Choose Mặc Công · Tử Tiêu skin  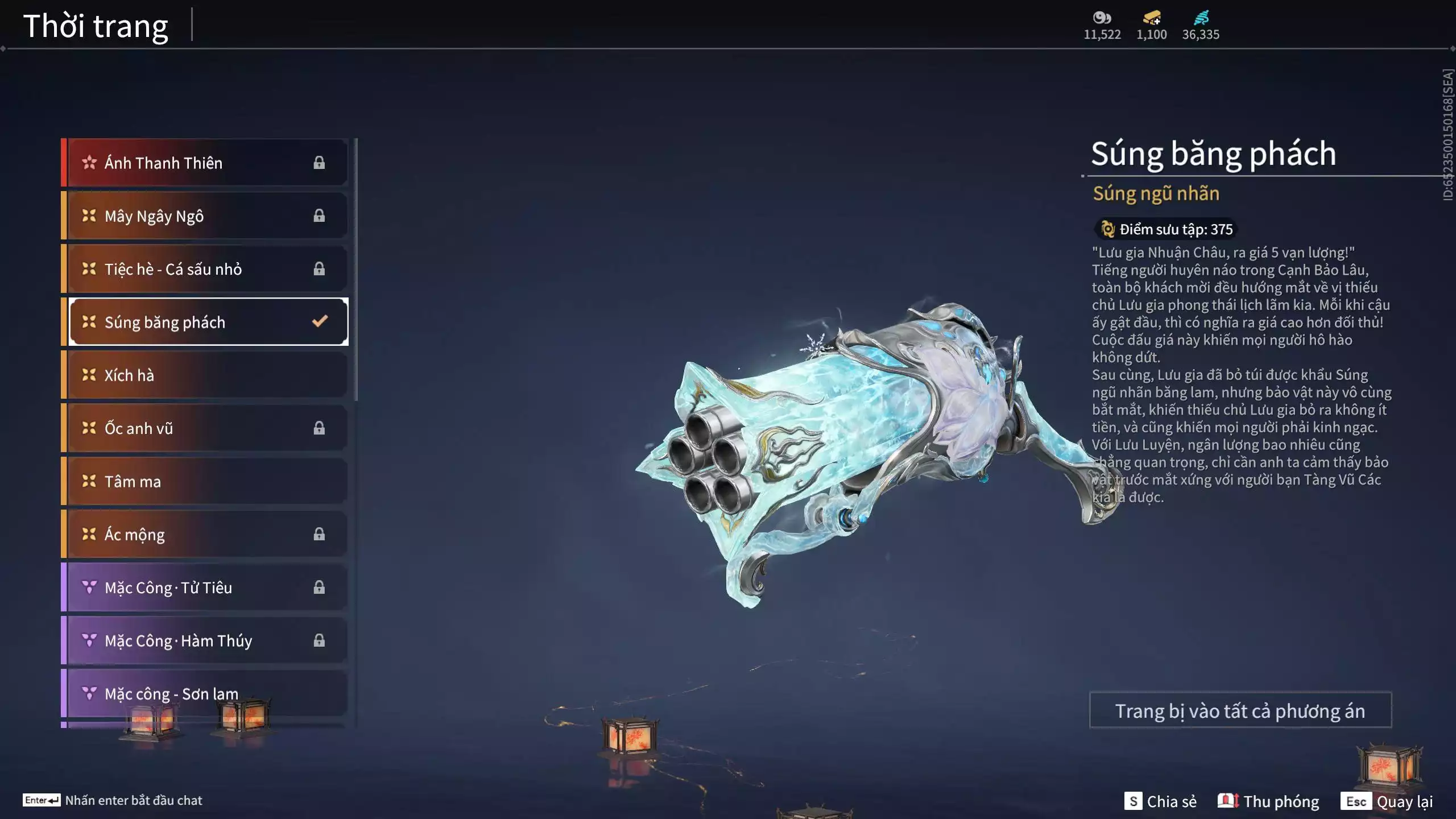205,588
